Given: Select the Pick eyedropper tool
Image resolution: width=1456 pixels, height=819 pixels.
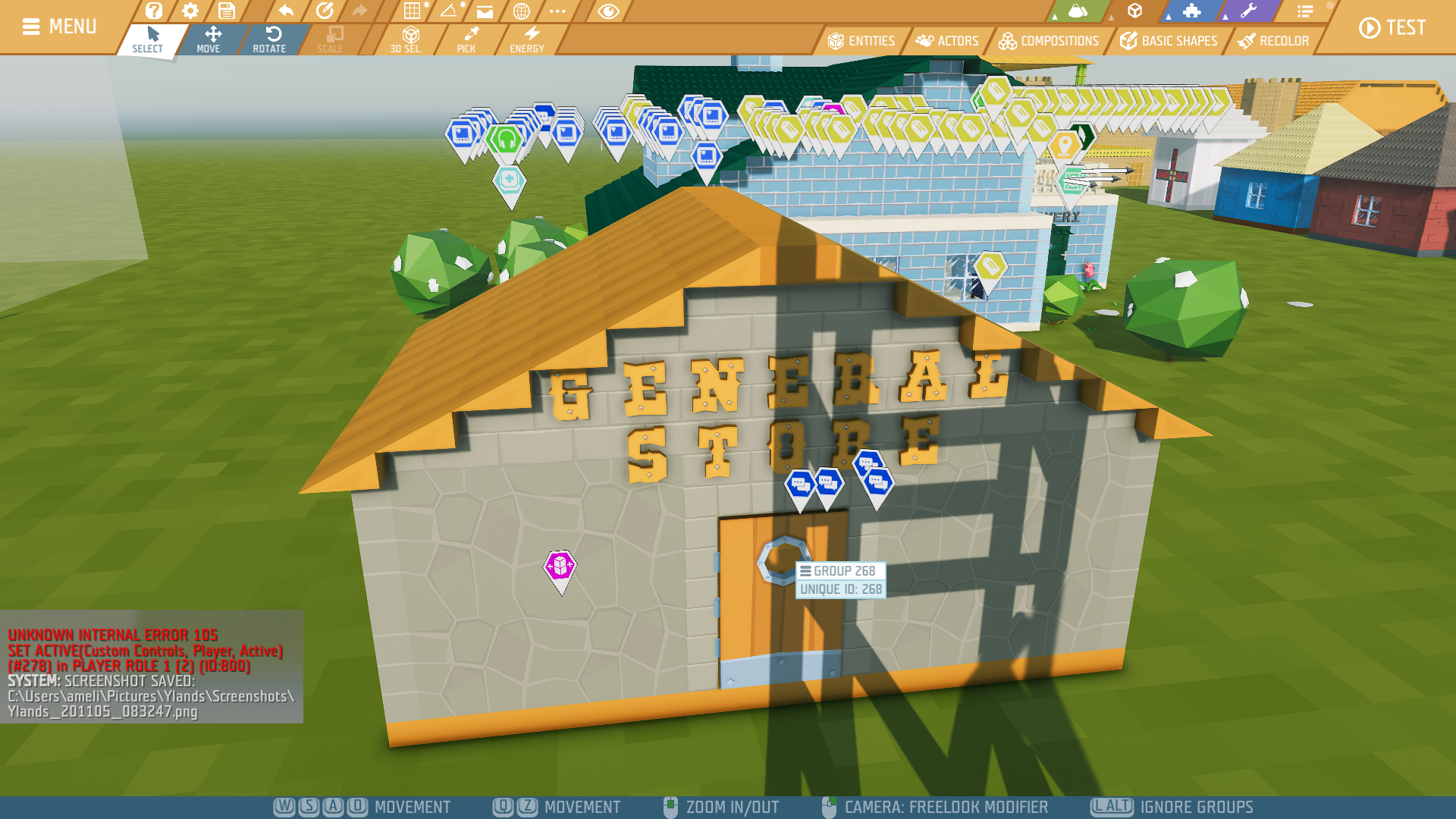Looking at the screenshot, I should tap(466, 39).
